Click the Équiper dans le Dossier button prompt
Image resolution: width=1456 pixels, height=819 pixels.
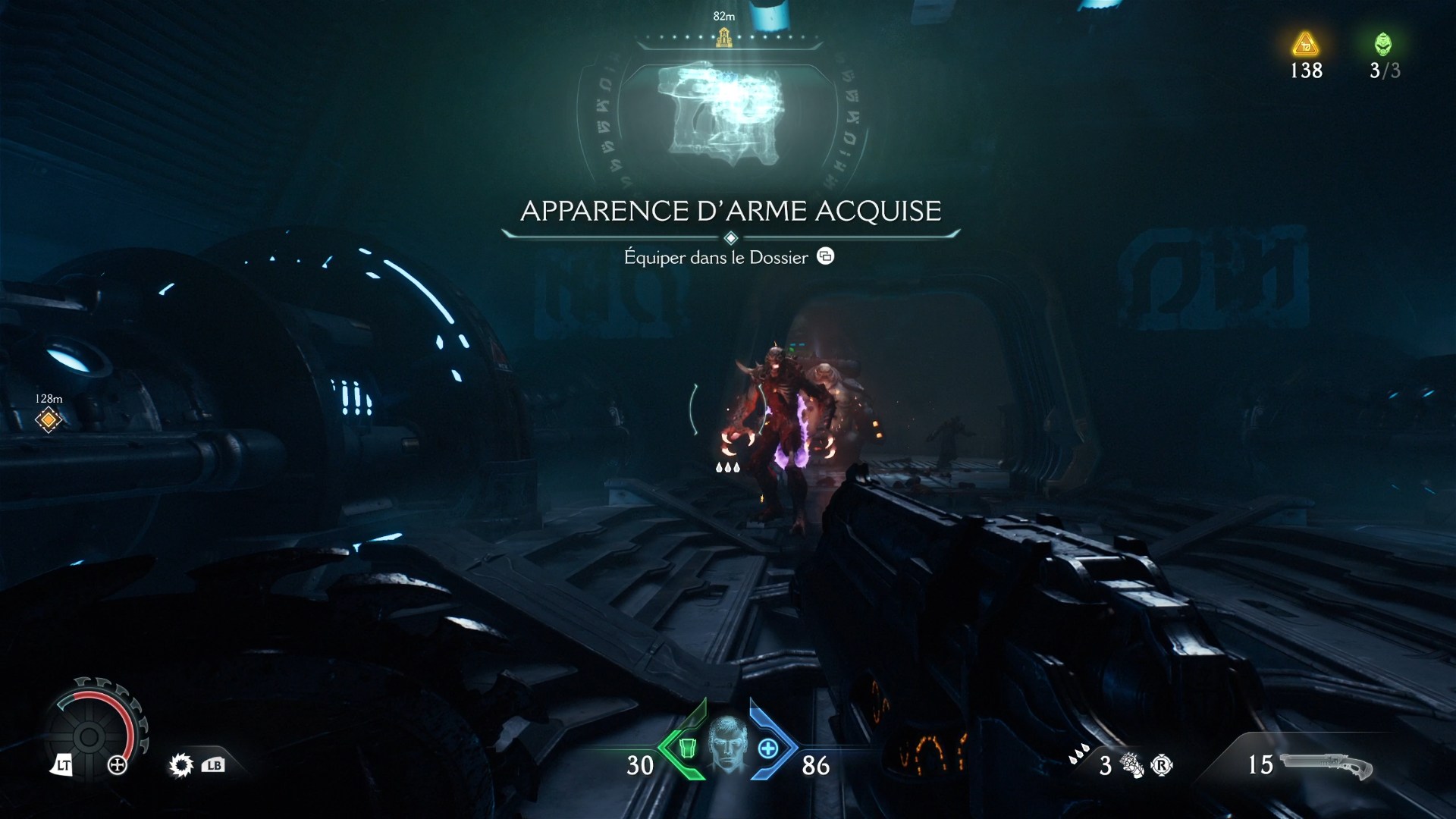coord(724,257)
